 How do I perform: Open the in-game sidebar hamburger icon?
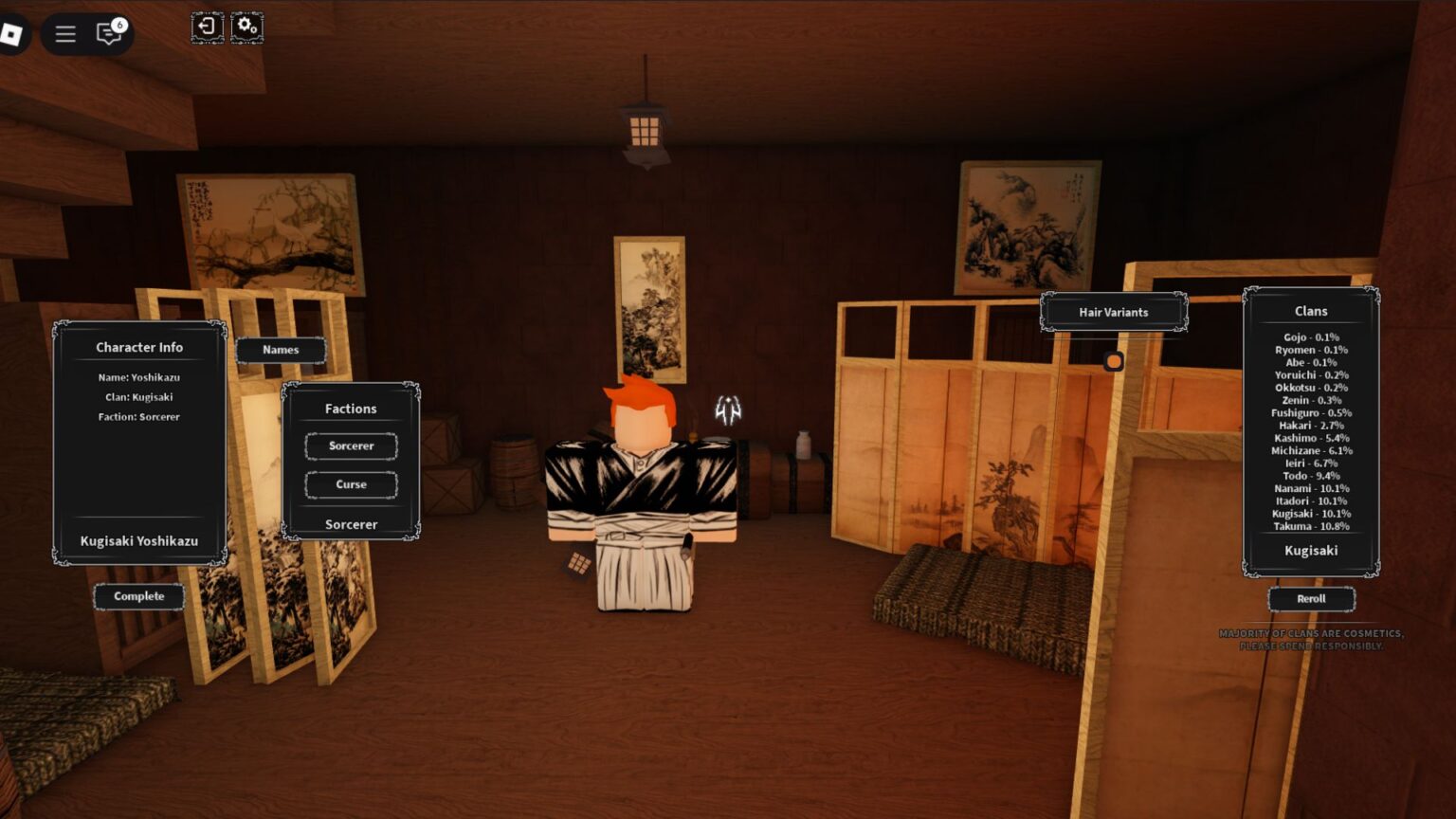point(64,33)
